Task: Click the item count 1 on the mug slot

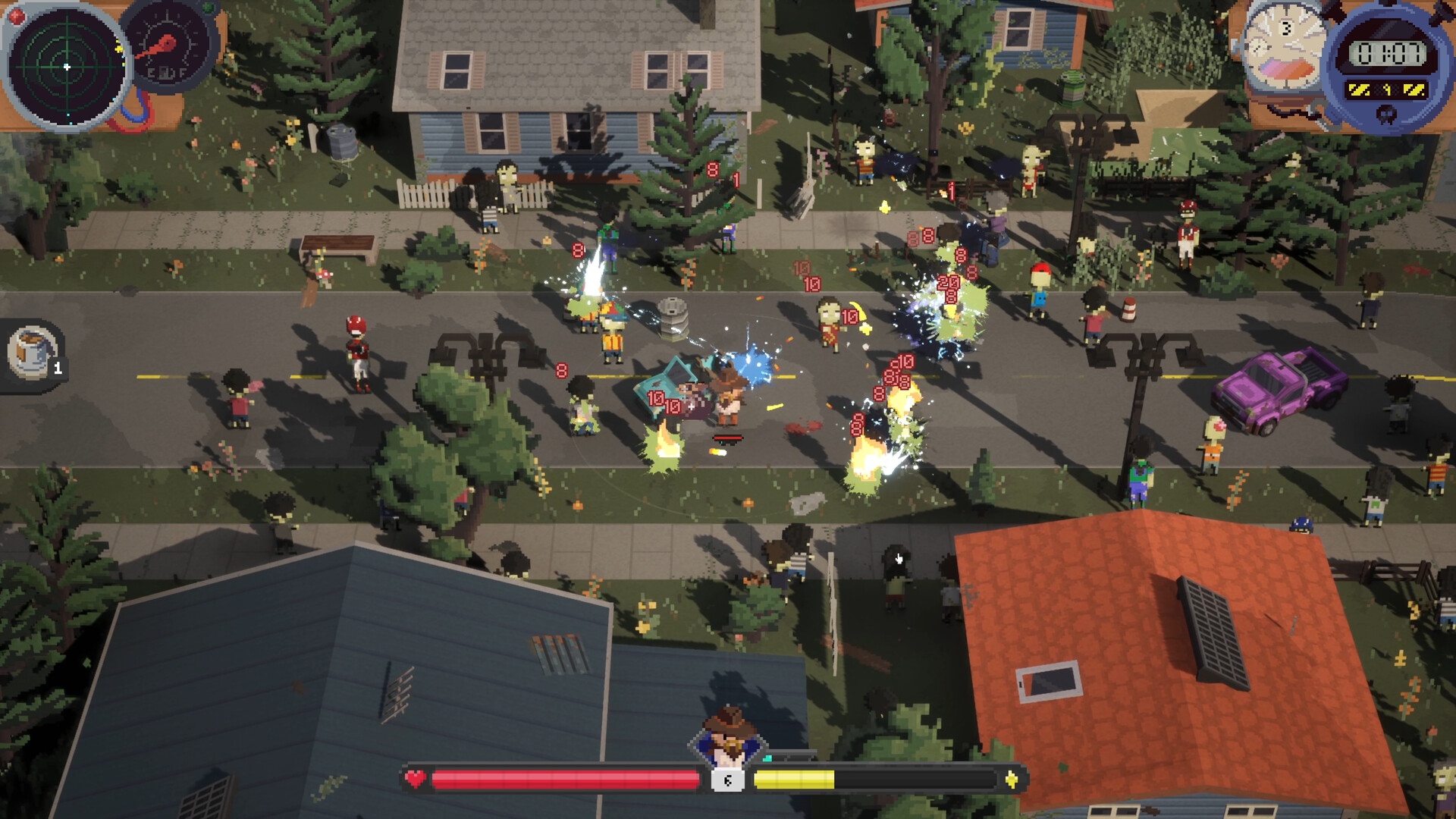Action: (x=58, y=370)
